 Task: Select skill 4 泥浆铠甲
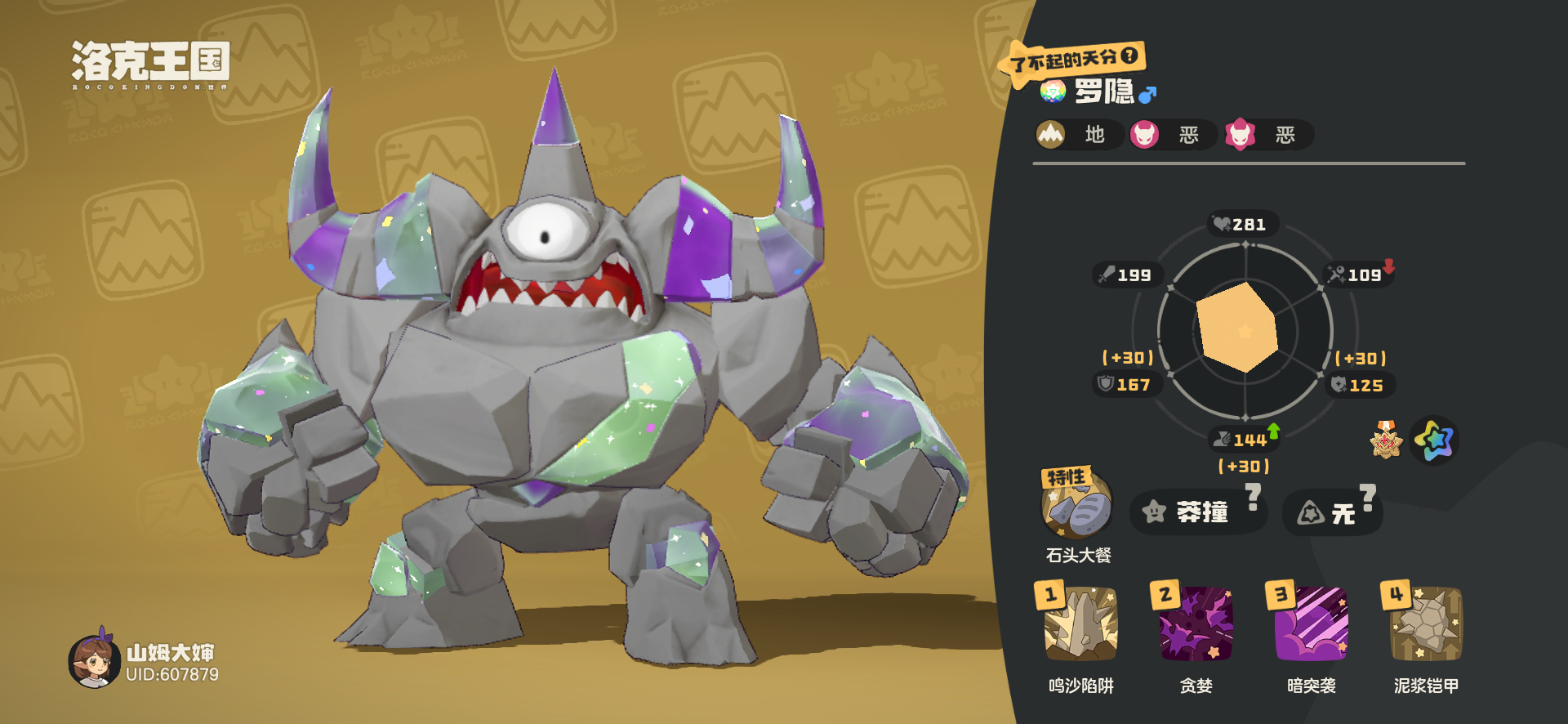(x=1426, y=624)
